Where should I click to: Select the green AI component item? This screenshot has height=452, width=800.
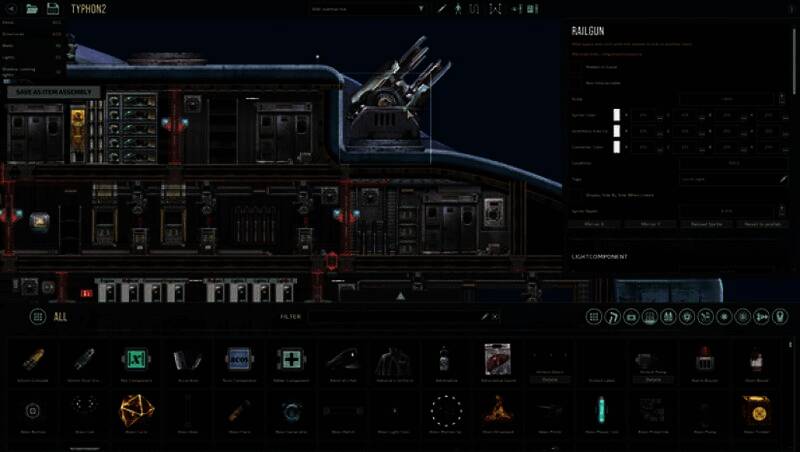coord(135,358)
